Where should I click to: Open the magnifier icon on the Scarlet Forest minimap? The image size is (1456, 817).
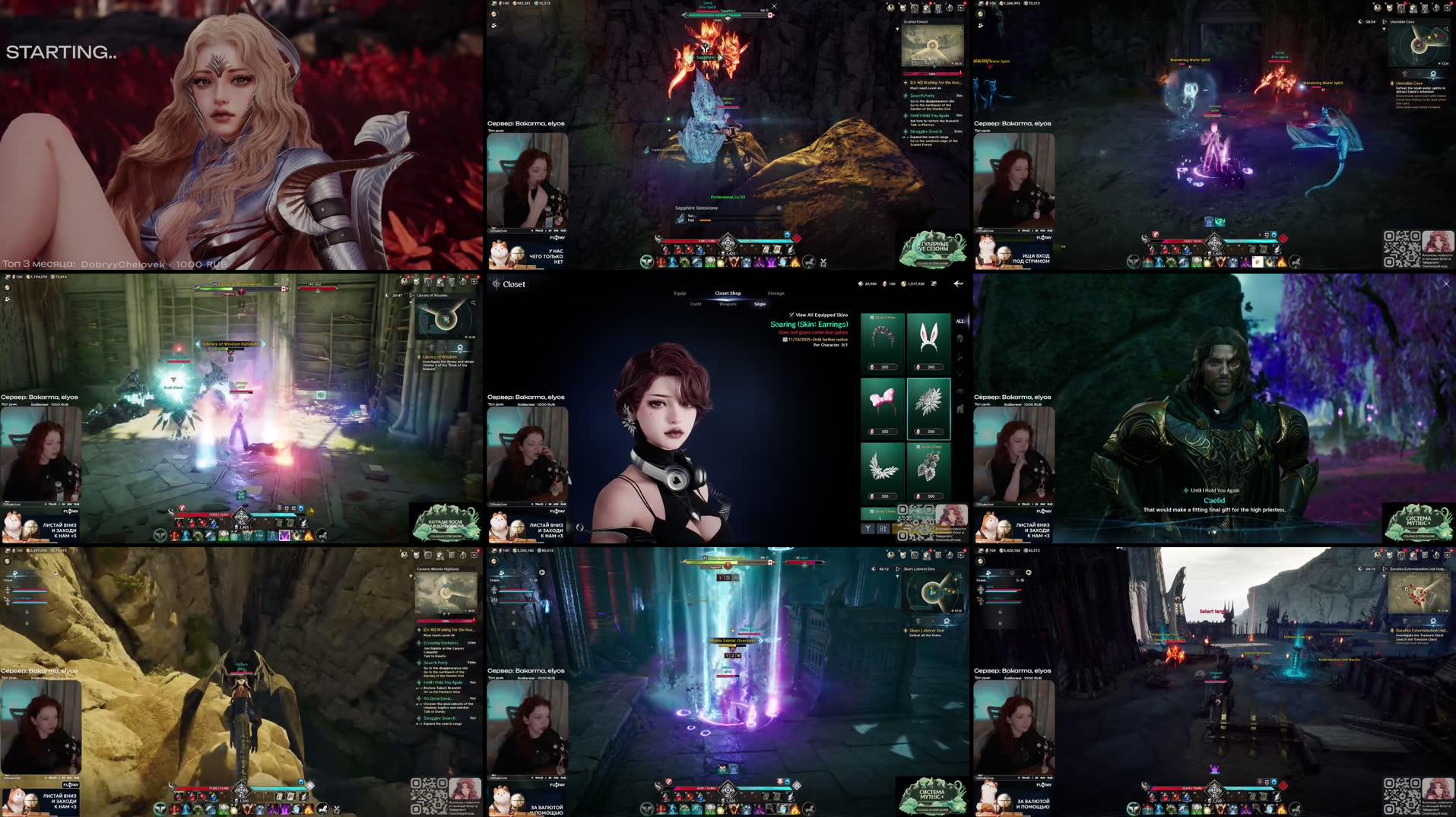[960, 30]
